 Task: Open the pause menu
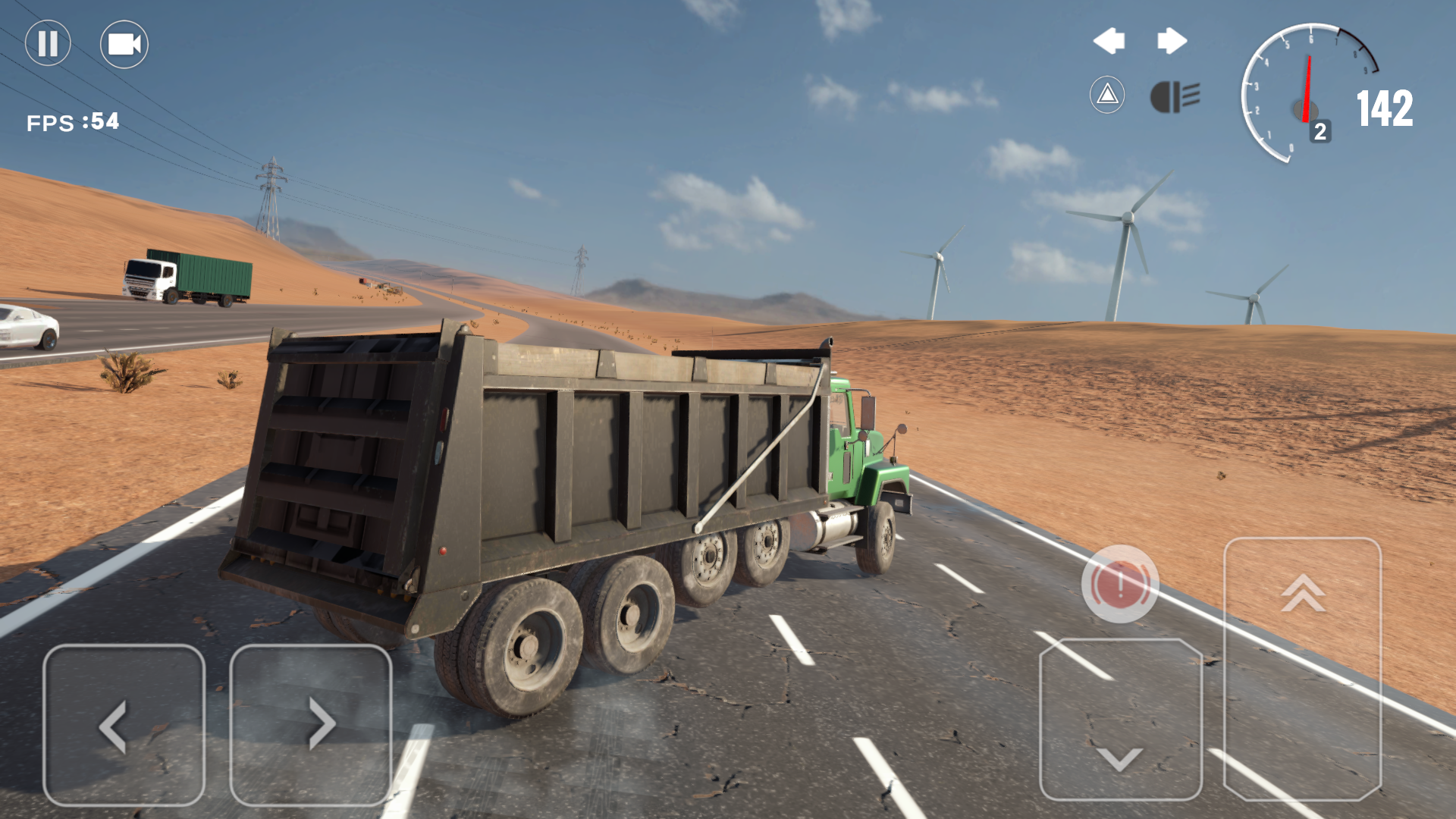[x=47, y=44]
